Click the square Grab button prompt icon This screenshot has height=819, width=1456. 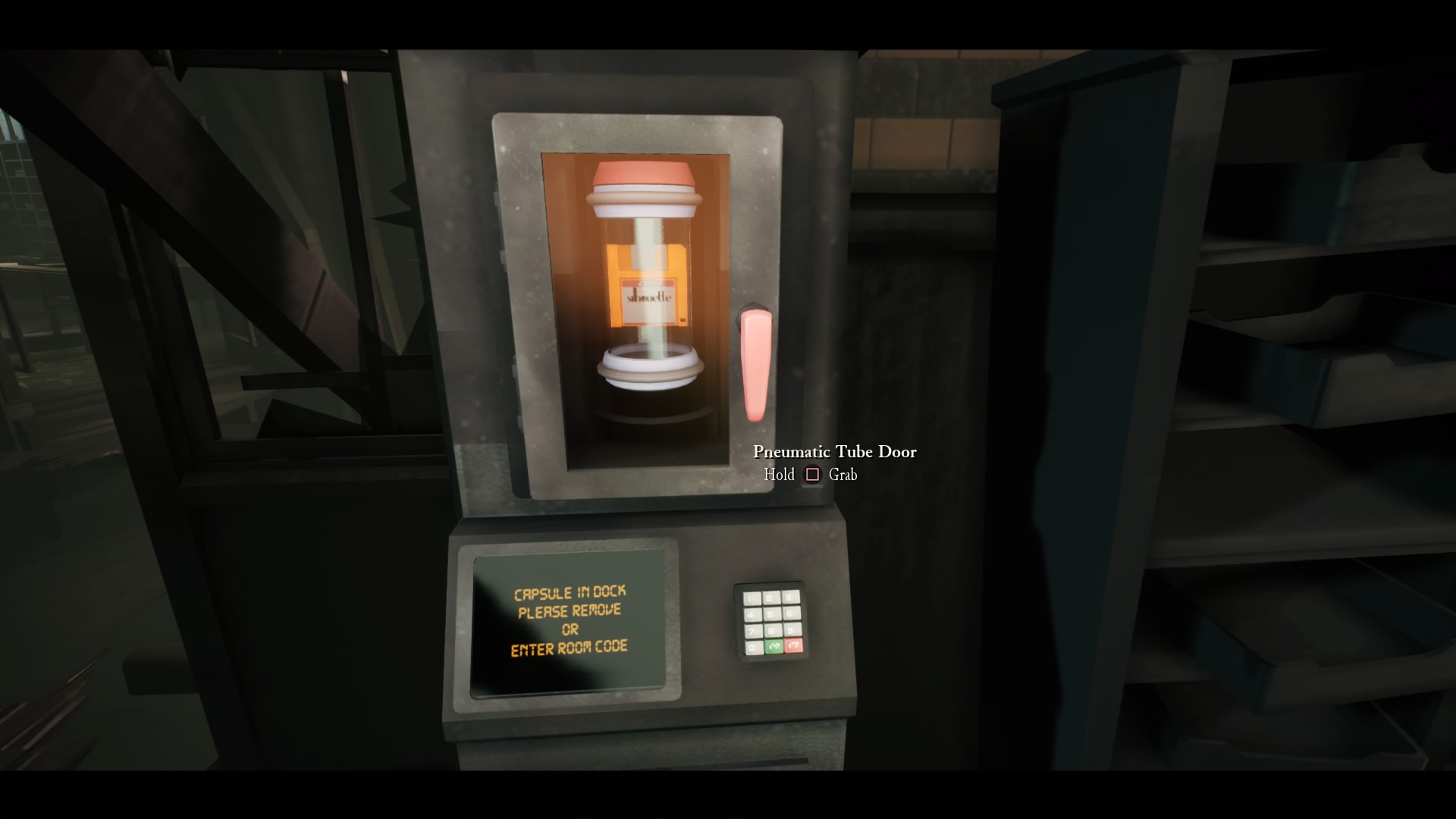tap(813, 474)
